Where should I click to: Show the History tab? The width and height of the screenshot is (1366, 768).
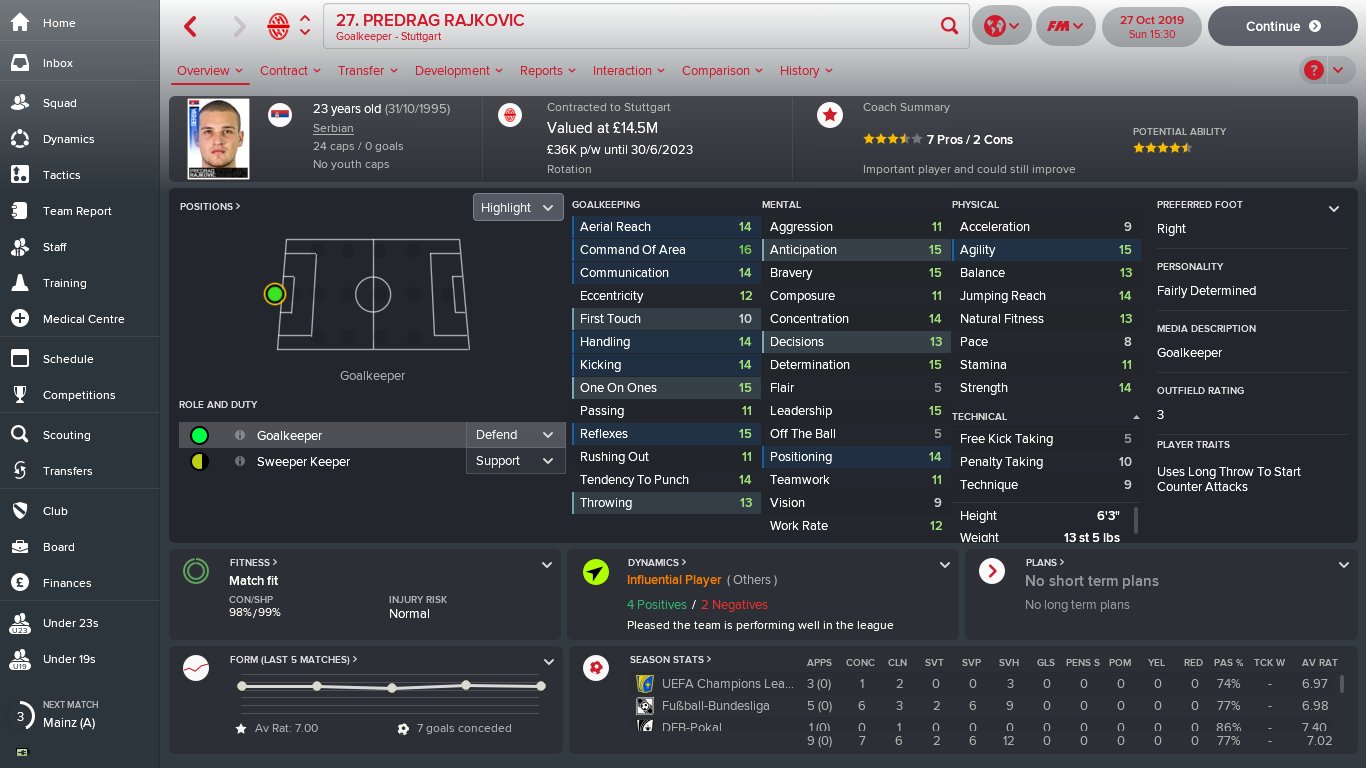(806, 71)
